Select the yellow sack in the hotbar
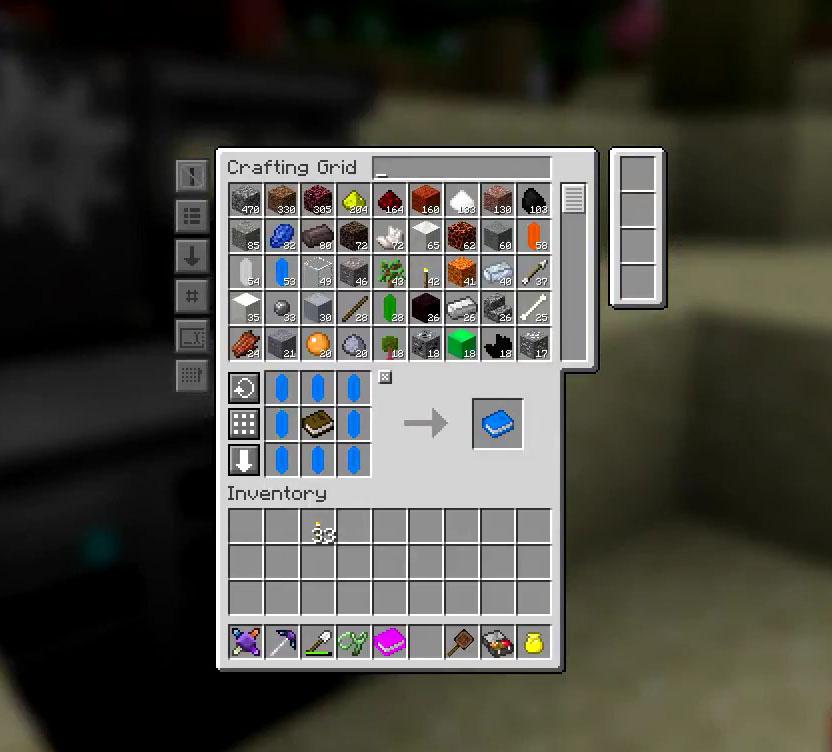This screenshot has width=832, height=752. (x=534, y=642)
